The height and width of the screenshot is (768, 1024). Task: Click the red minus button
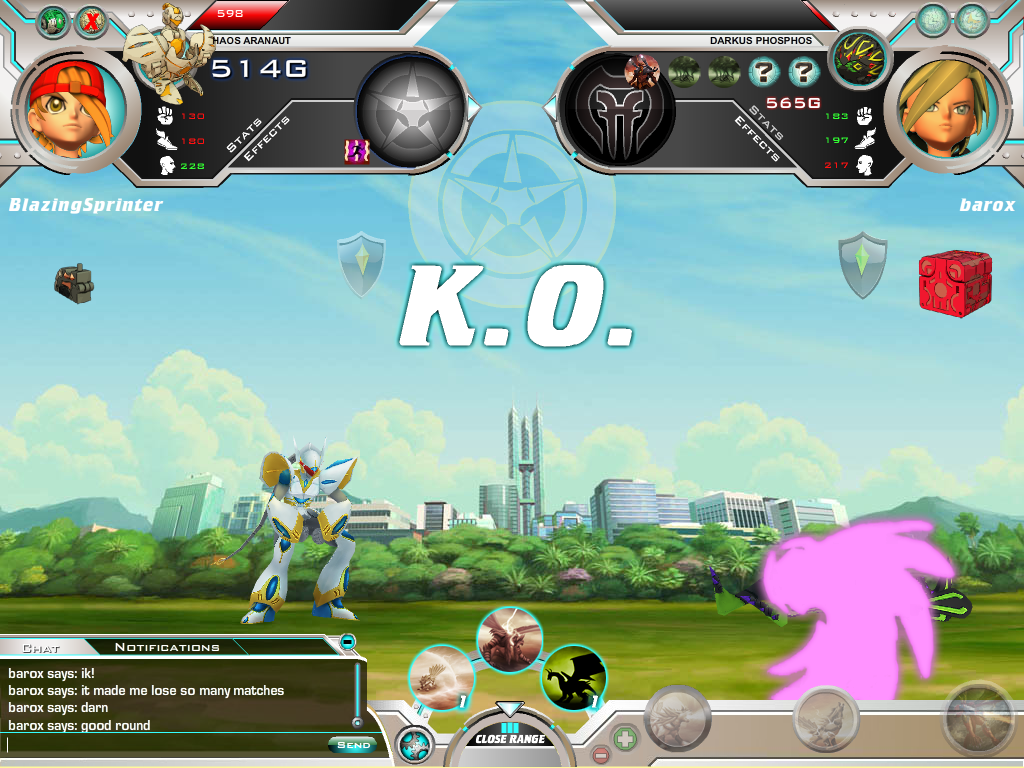click(x=600, y=754)
